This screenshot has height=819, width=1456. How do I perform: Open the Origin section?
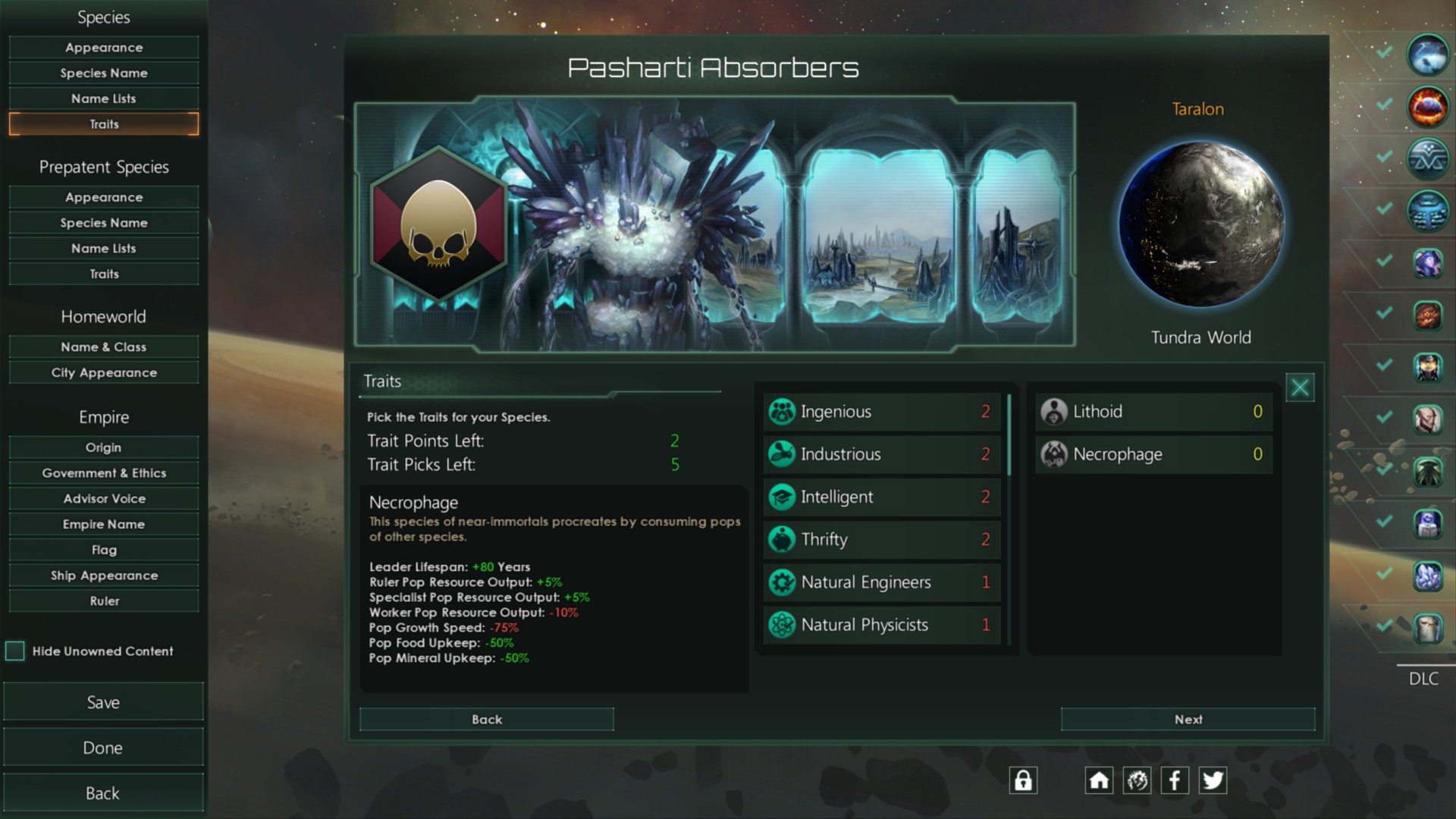tap(104, 447)
